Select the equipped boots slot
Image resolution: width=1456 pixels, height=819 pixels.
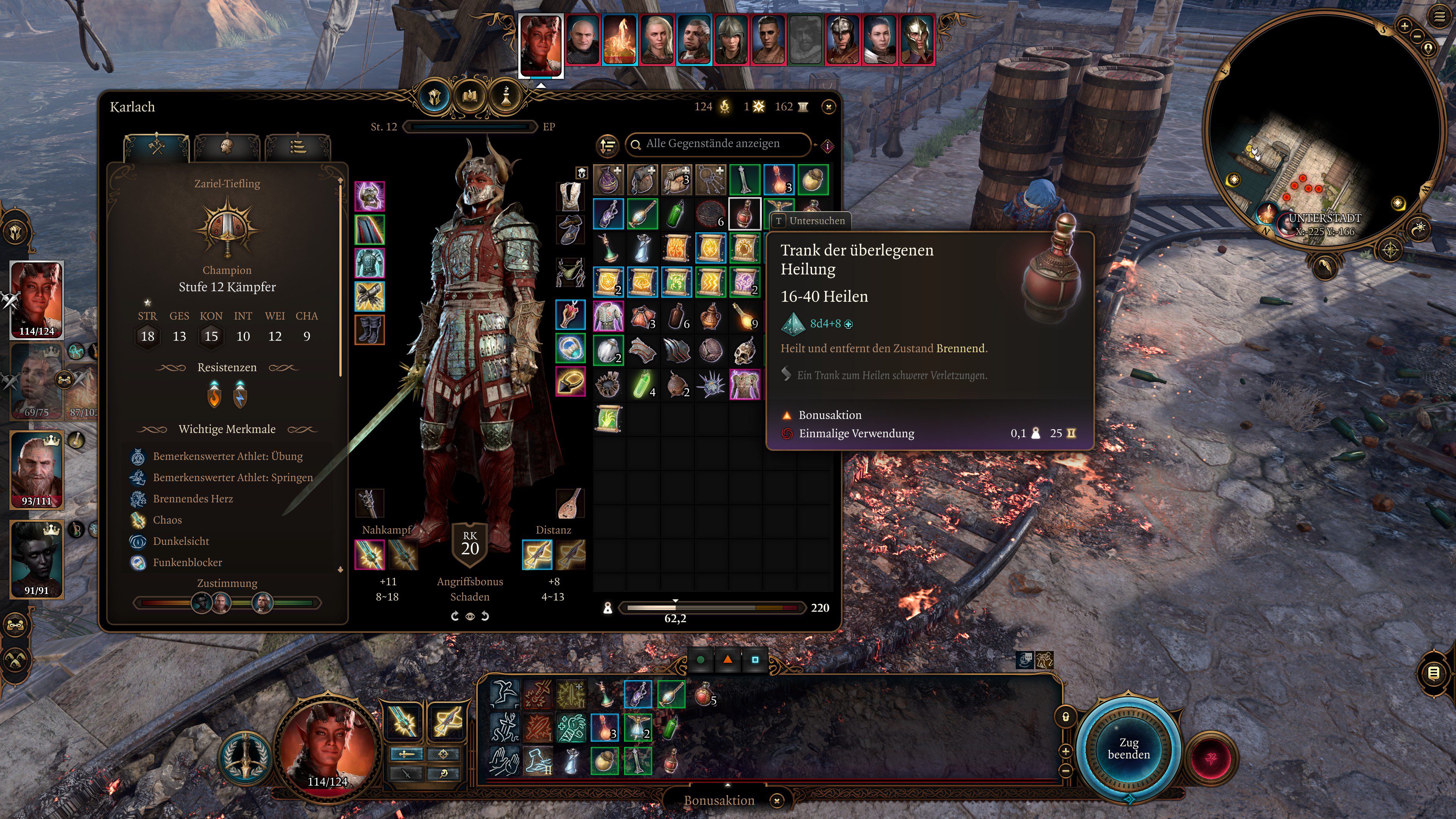(x=370, y=329)
